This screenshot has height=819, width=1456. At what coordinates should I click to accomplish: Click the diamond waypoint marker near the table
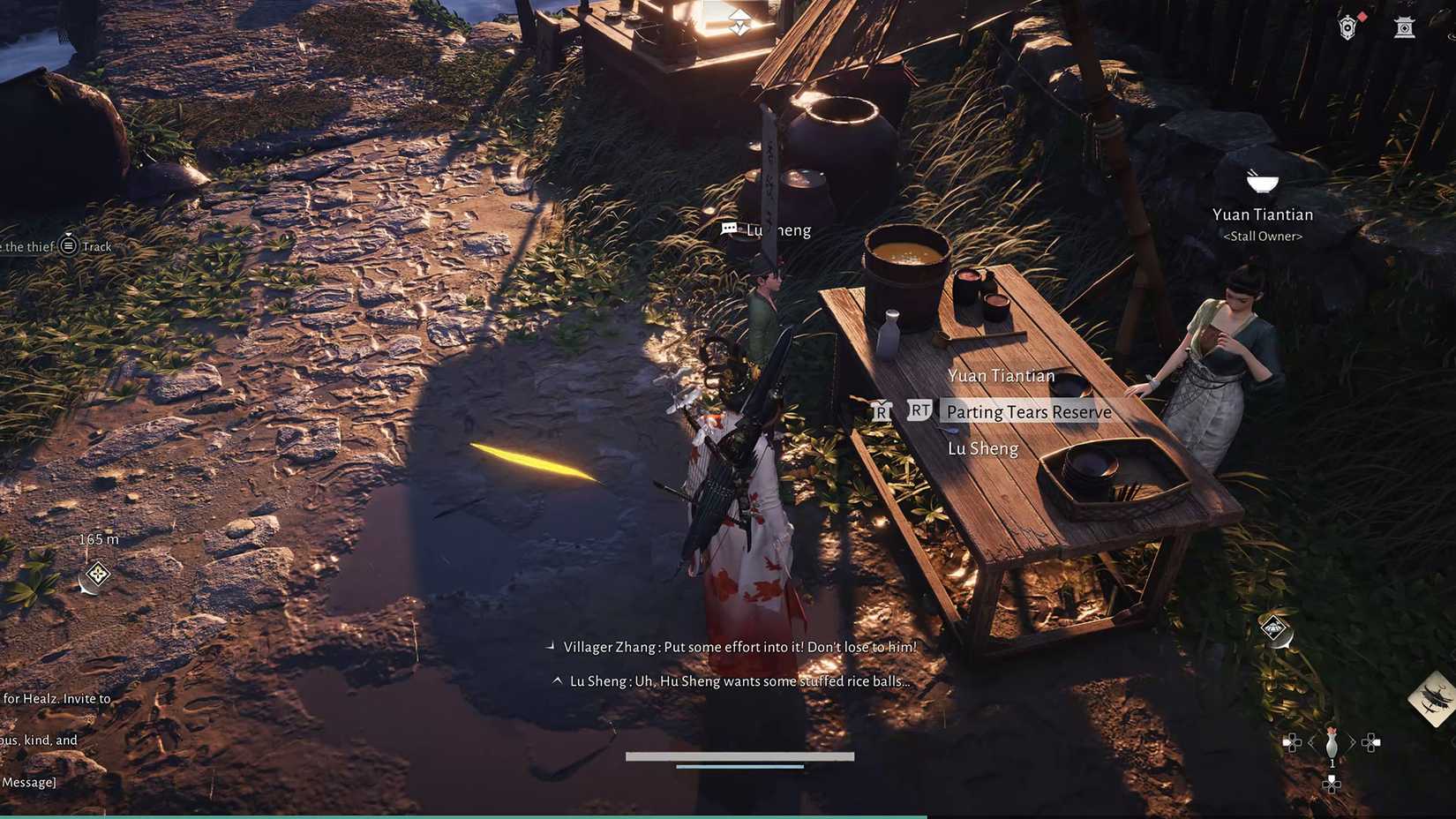[x=1273, y=629]
